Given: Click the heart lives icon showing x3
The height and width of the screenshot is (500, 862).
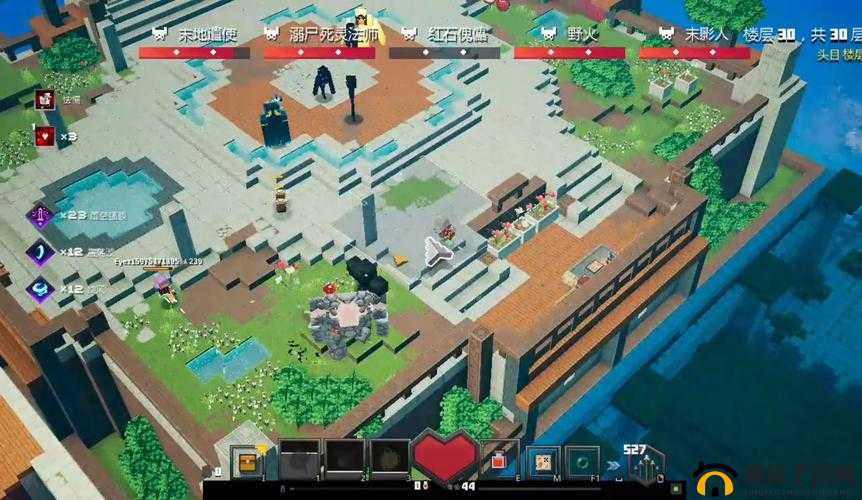Looking at the screenshot, I should (x=44, y=136).
